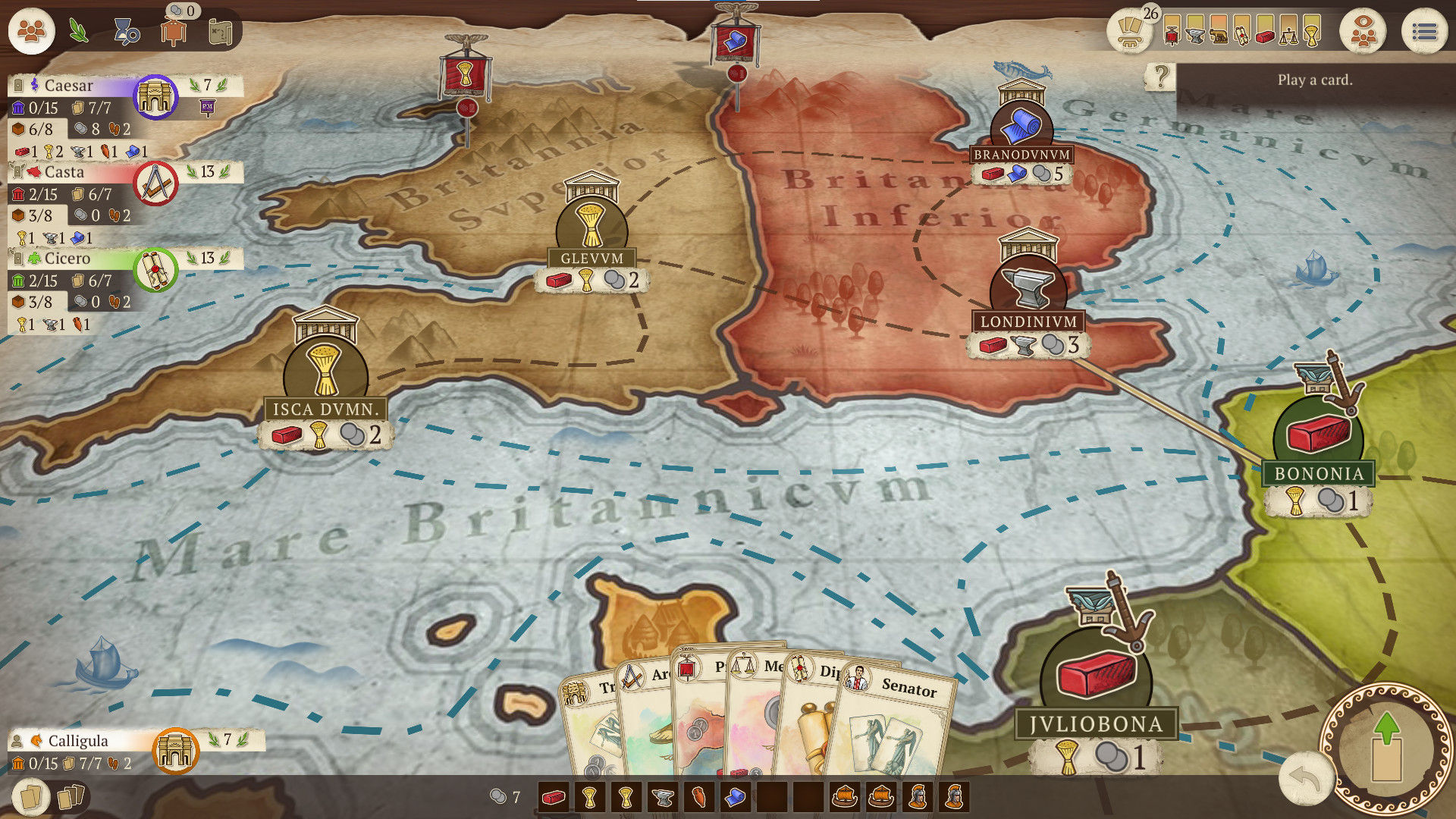Image resolution: width=1456 pixels, height=819 pixels.
Task: Open the settings list menu icon
Action: [x=1423, y=31]
